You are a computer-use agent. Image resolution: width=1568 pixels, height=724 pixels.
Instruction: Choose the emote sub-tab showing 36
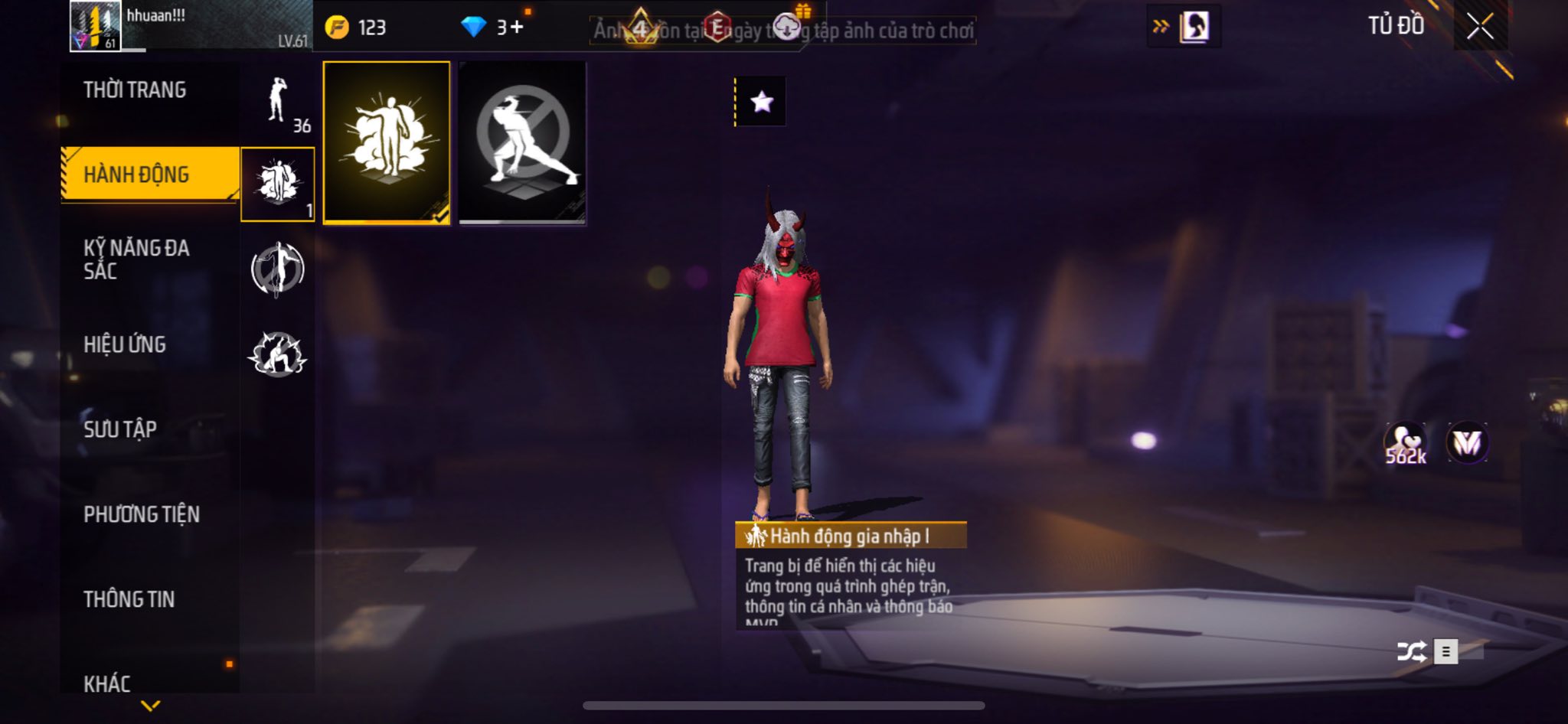pos(279,103)
